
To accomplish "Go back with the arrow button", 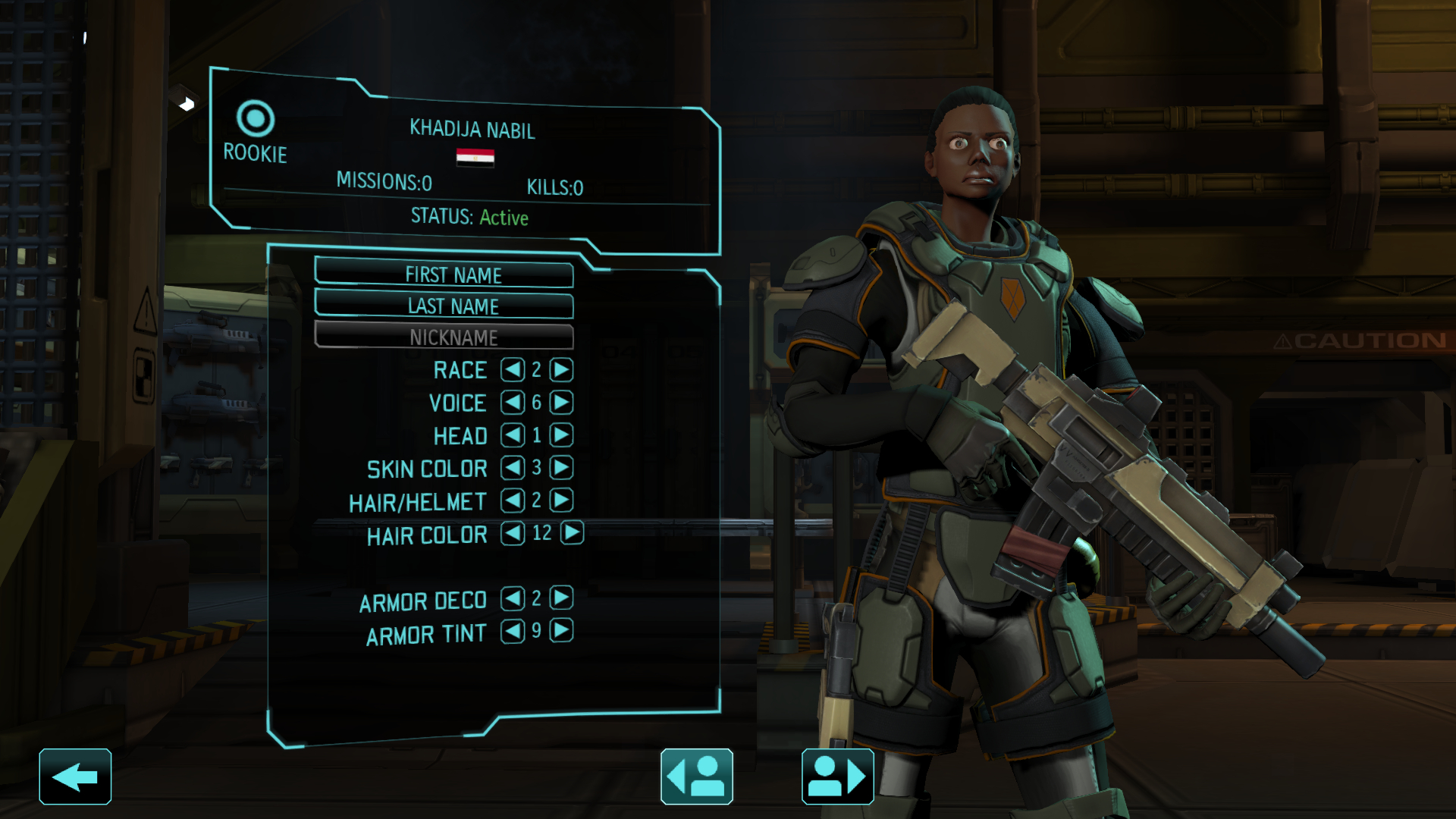I will tap(75, 777).
